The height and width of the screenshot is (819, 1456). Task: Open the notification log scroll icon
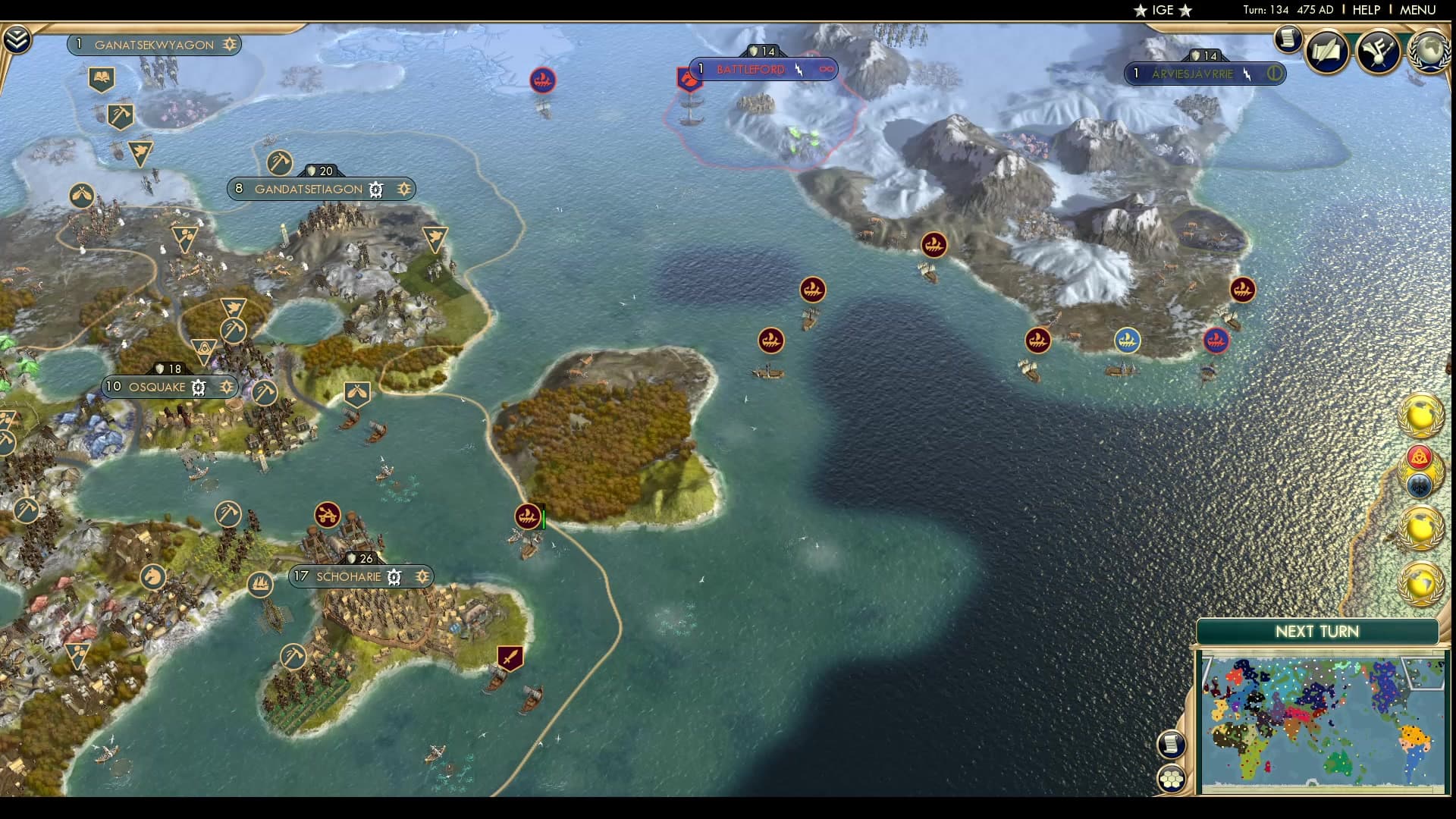coord(1288,39)
